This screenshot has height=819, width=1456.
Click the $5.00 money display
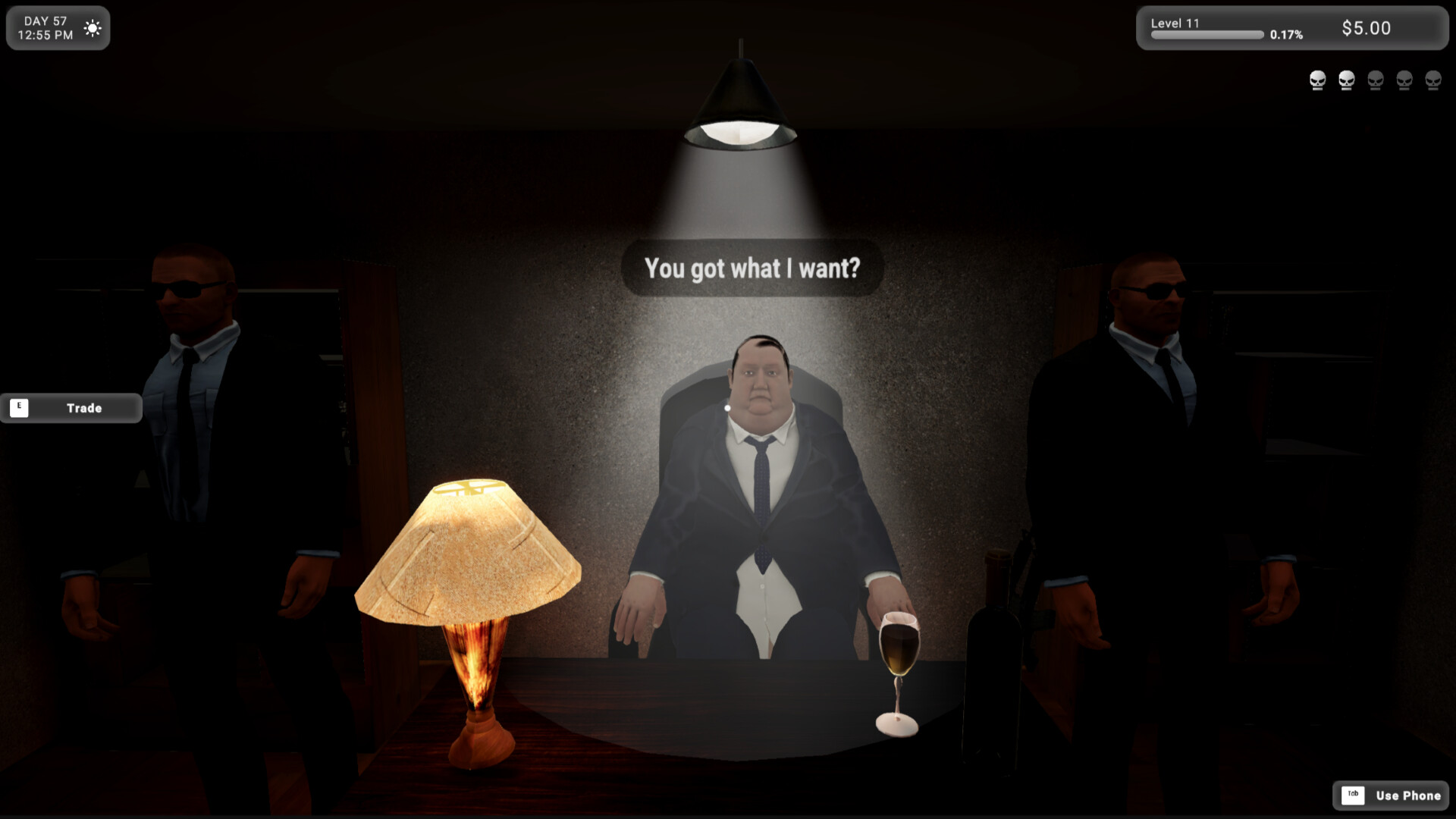(x=1367, y=28)
